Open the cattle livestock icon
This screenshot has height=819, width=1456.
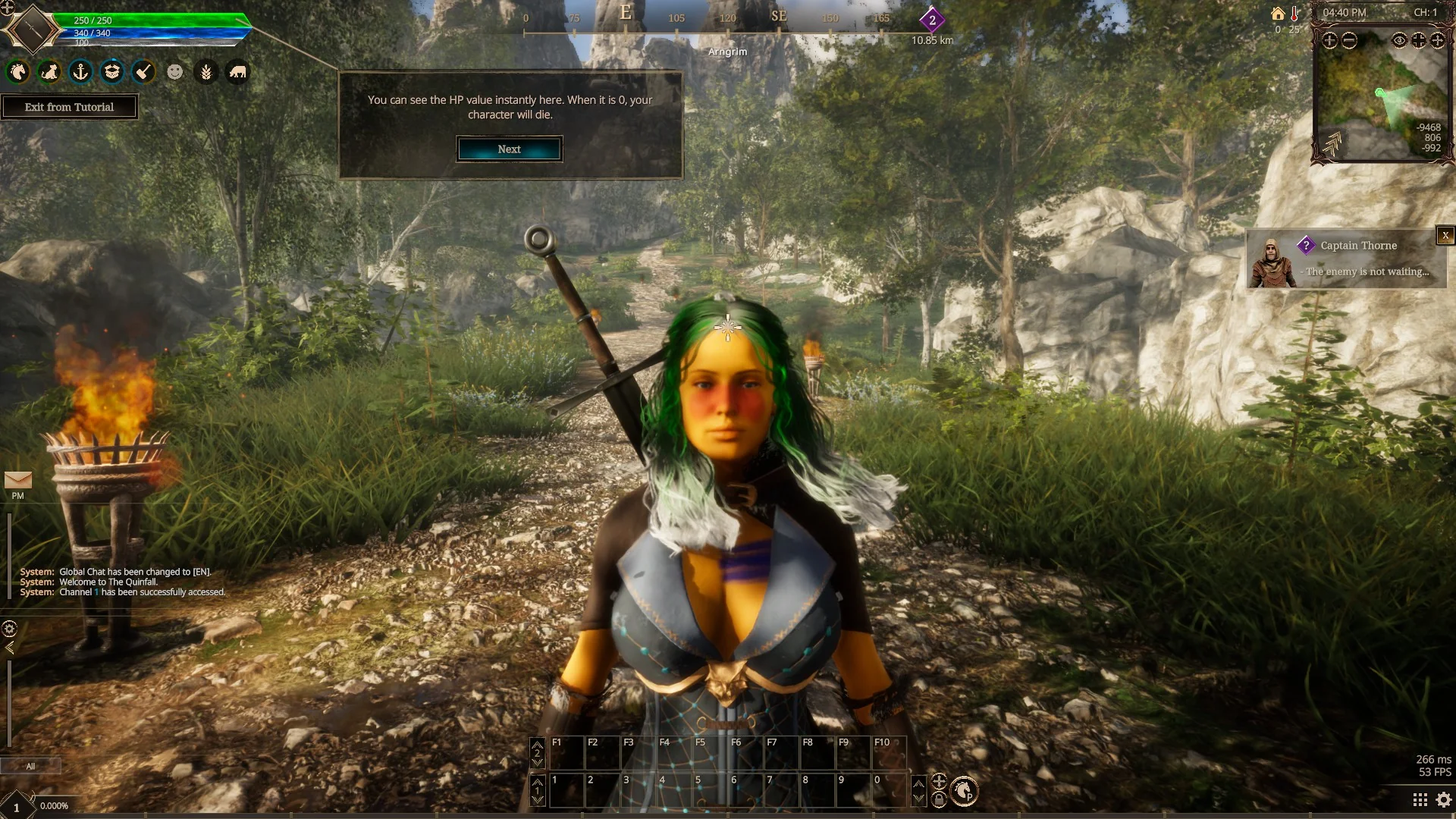(237, 72)
